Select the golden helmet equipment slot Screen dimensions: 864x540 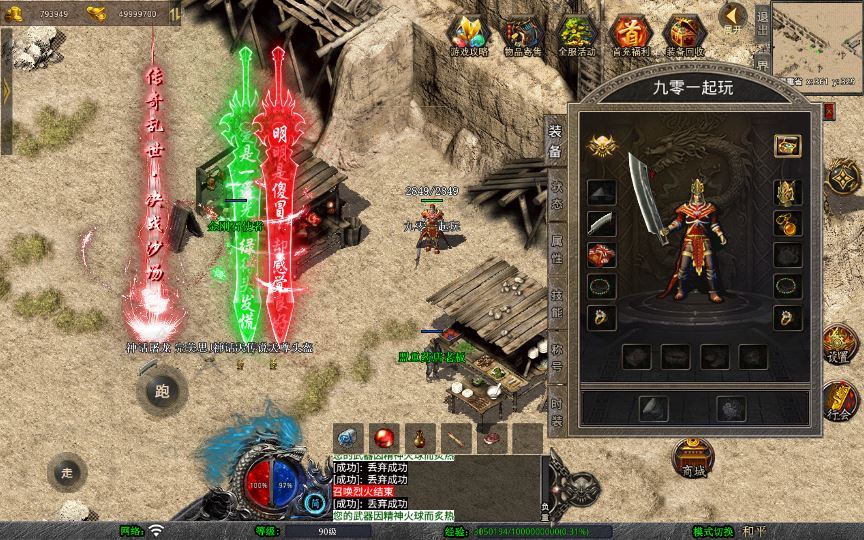[x=789, y=190]
